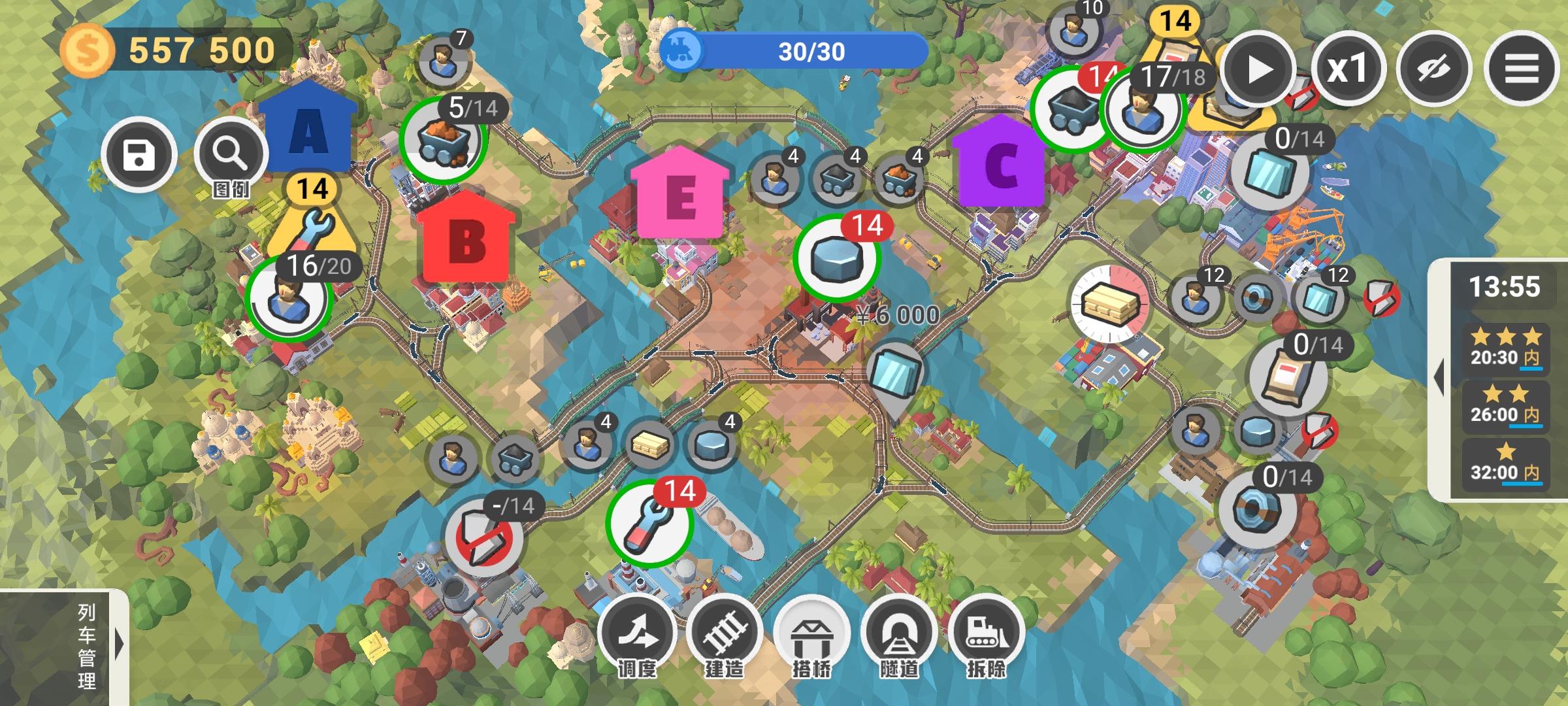Screen dimensions: 1568x706
Task: Toggle the x1 game speed control
Action: click(1350, 69)
